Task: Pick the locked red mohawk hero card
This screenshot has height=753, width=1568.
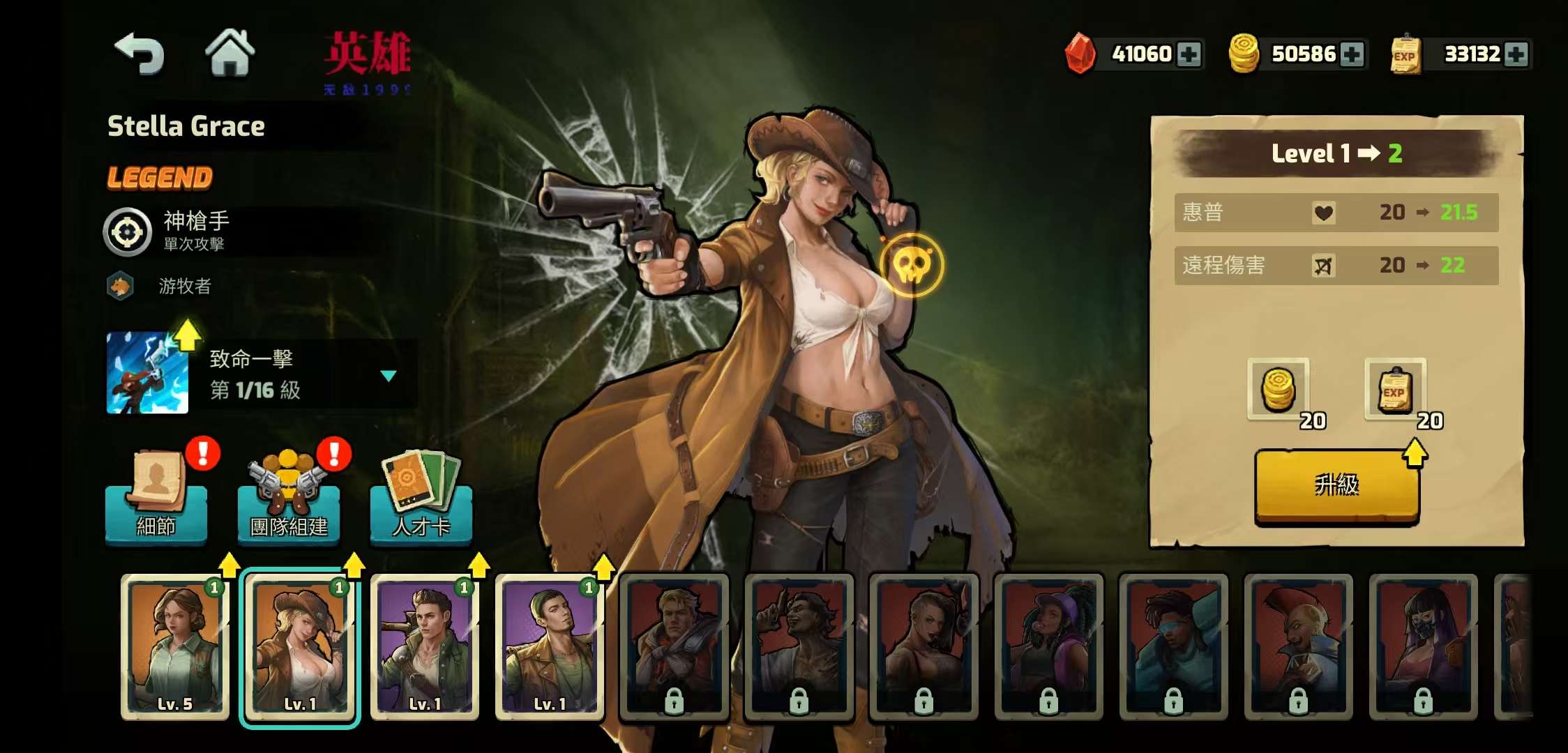Action: pyautogui.click(x=1298, y=646)
